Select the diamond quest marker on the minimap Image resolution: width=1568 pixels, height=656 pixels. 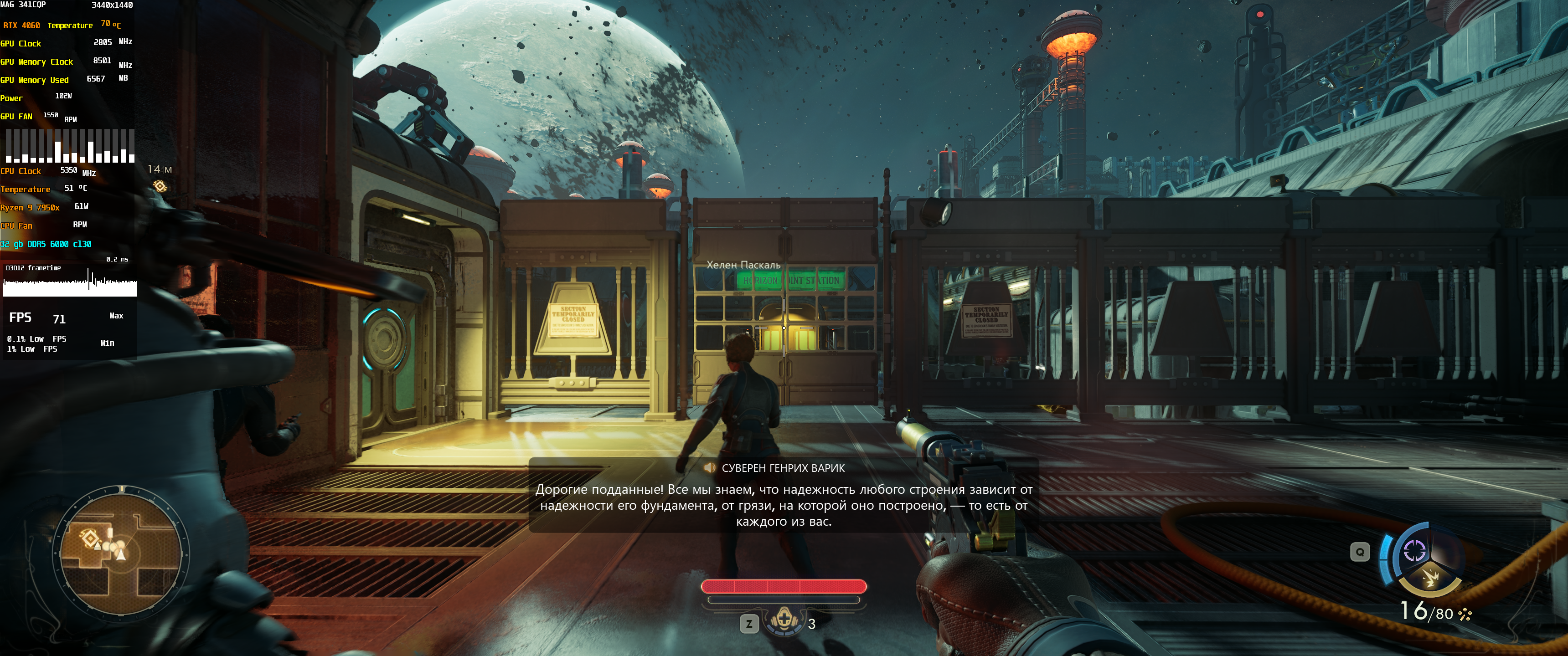[x=90, y=538]
